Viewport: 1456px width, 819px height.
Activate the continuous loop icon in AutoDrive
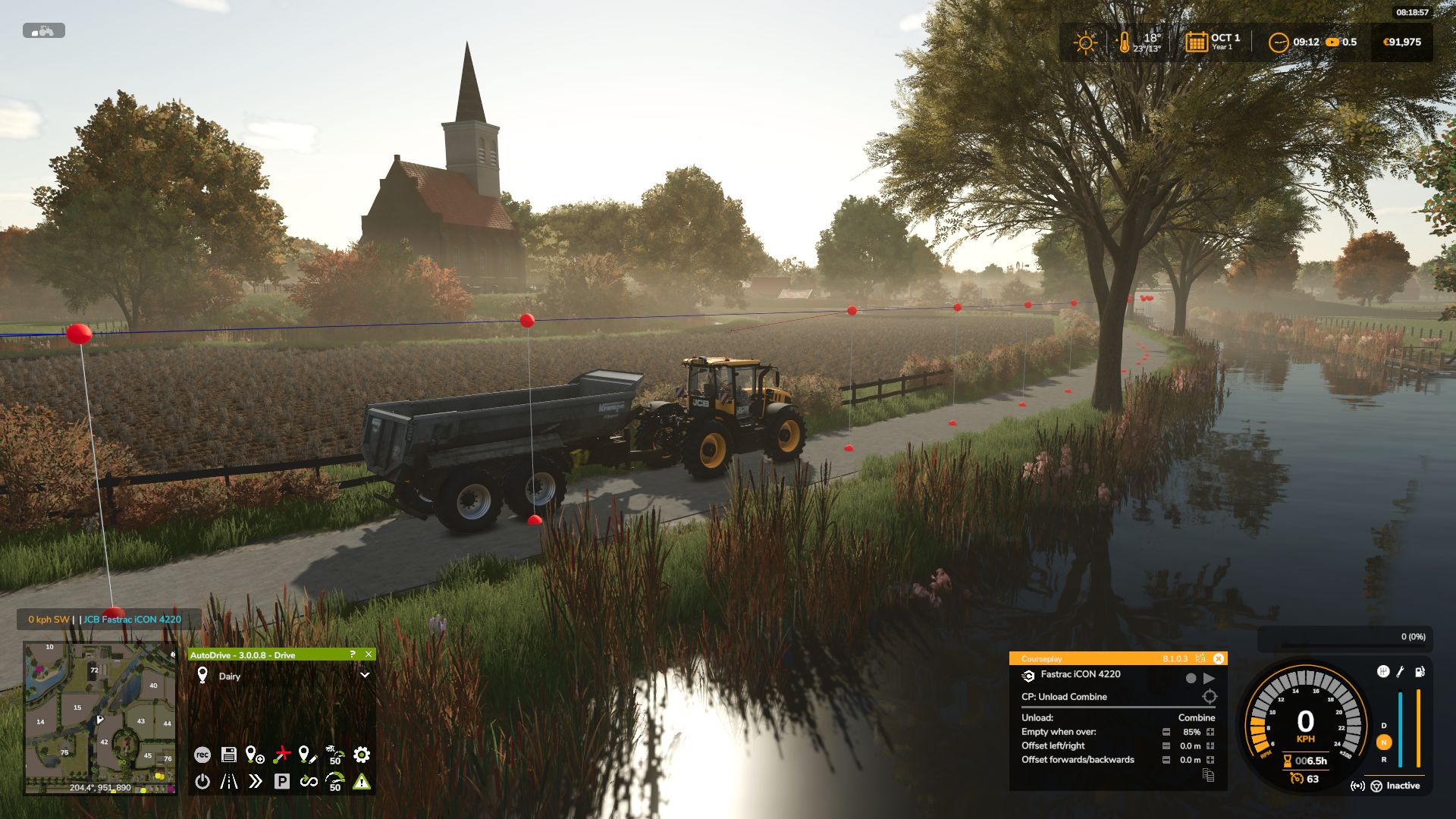click(x=309, y=780)
